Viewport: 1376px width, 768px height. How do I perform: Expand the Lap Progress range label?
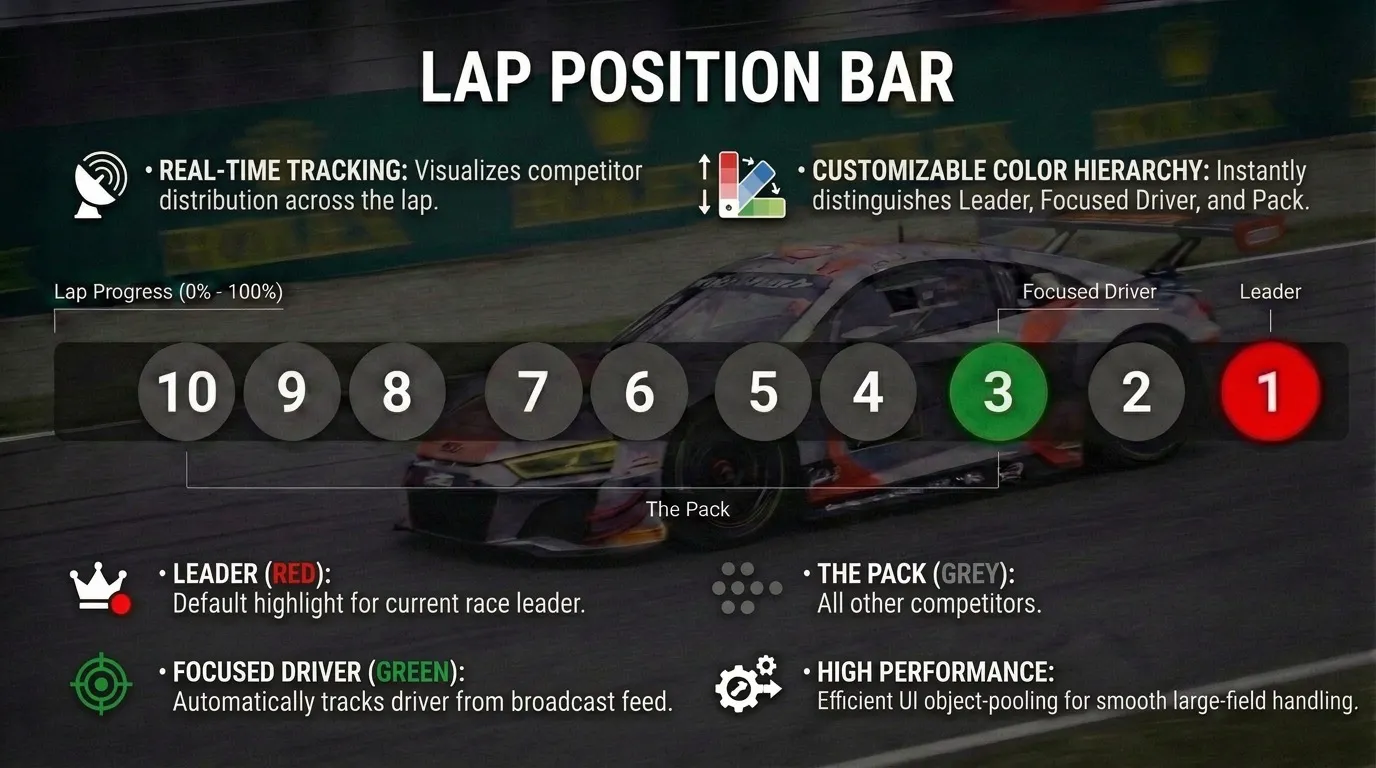point(168,292)
